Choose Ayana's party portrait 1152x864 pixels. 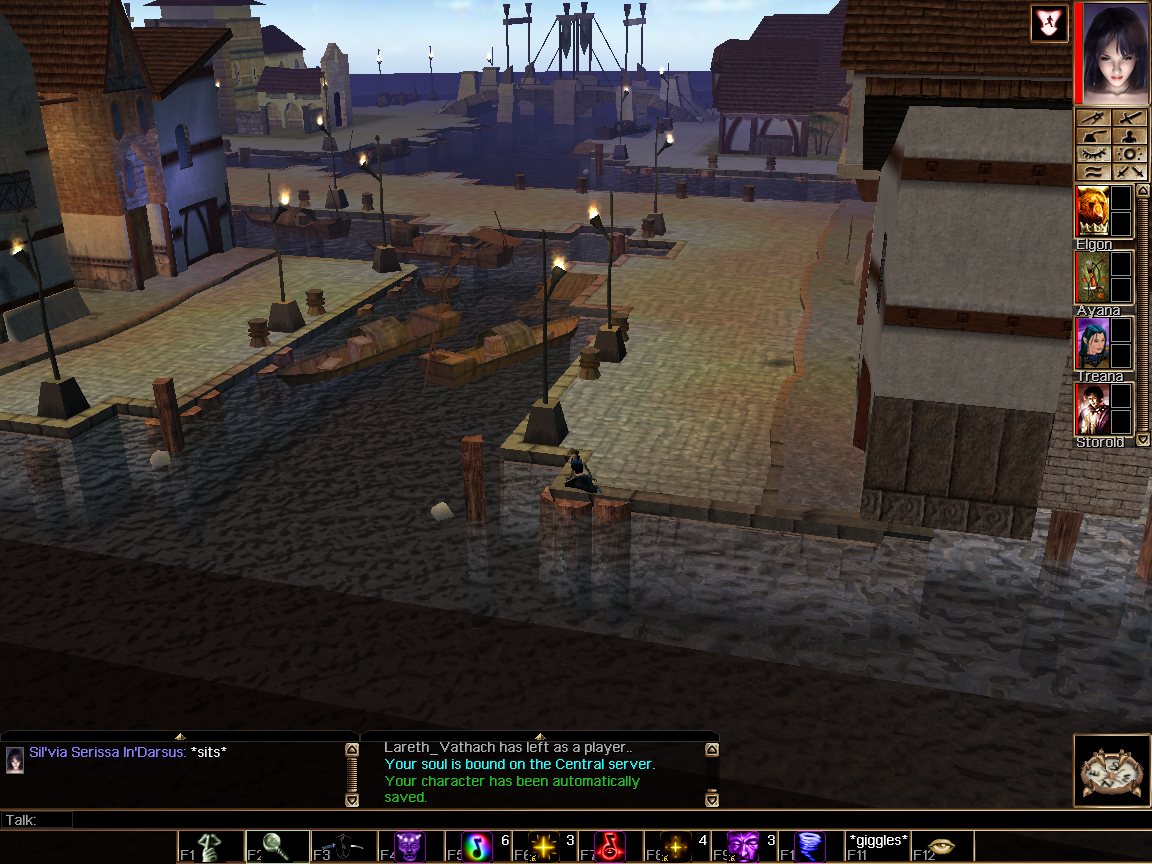[1092, 277]
